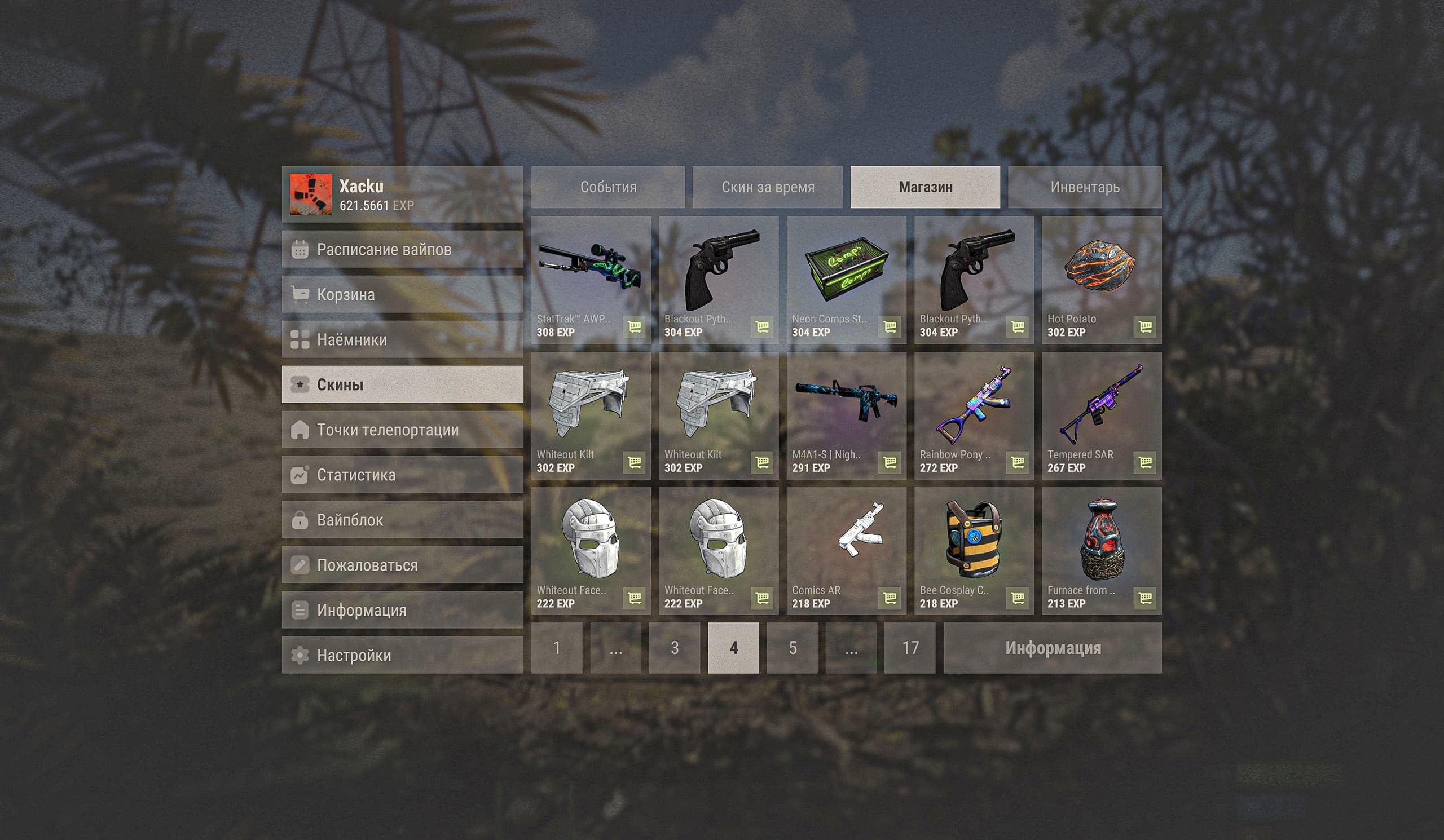This screenshot has height=840, width=1444.
Task: Jump to last page 17
Action: tap(909, 648)
